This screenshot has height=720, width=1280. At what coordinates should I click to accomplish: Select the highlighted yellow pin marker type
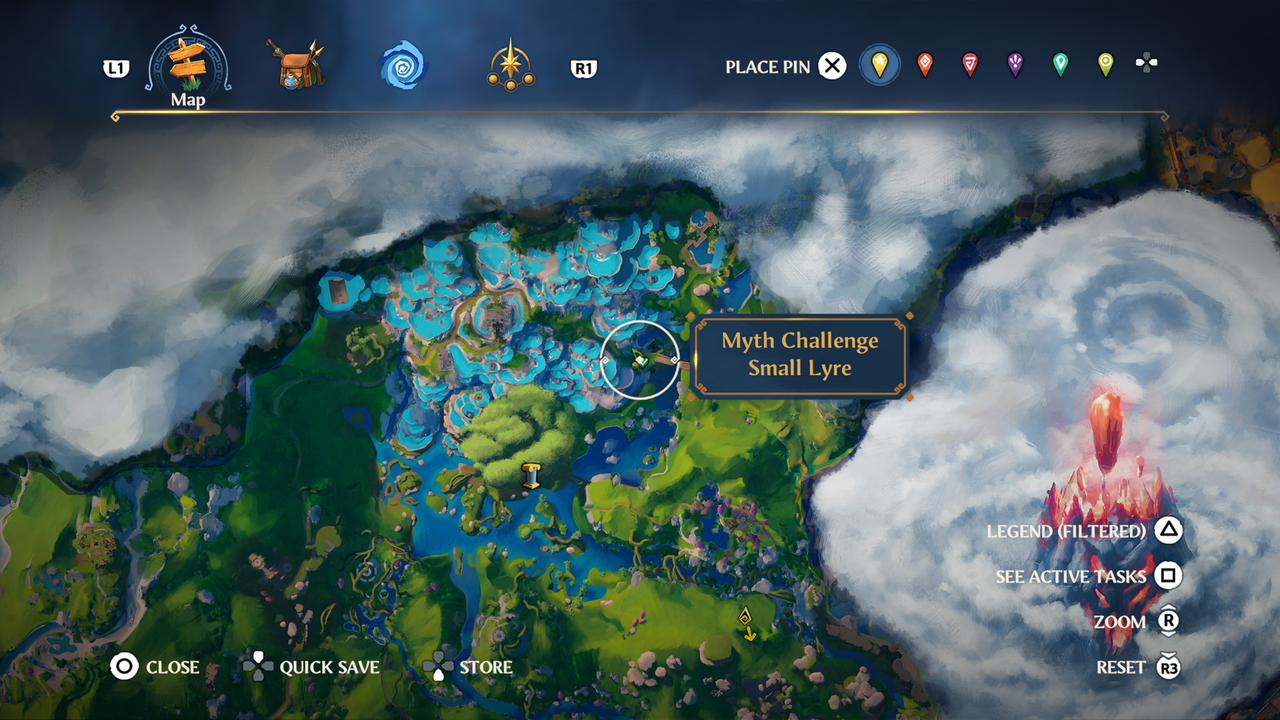point(879,65)
